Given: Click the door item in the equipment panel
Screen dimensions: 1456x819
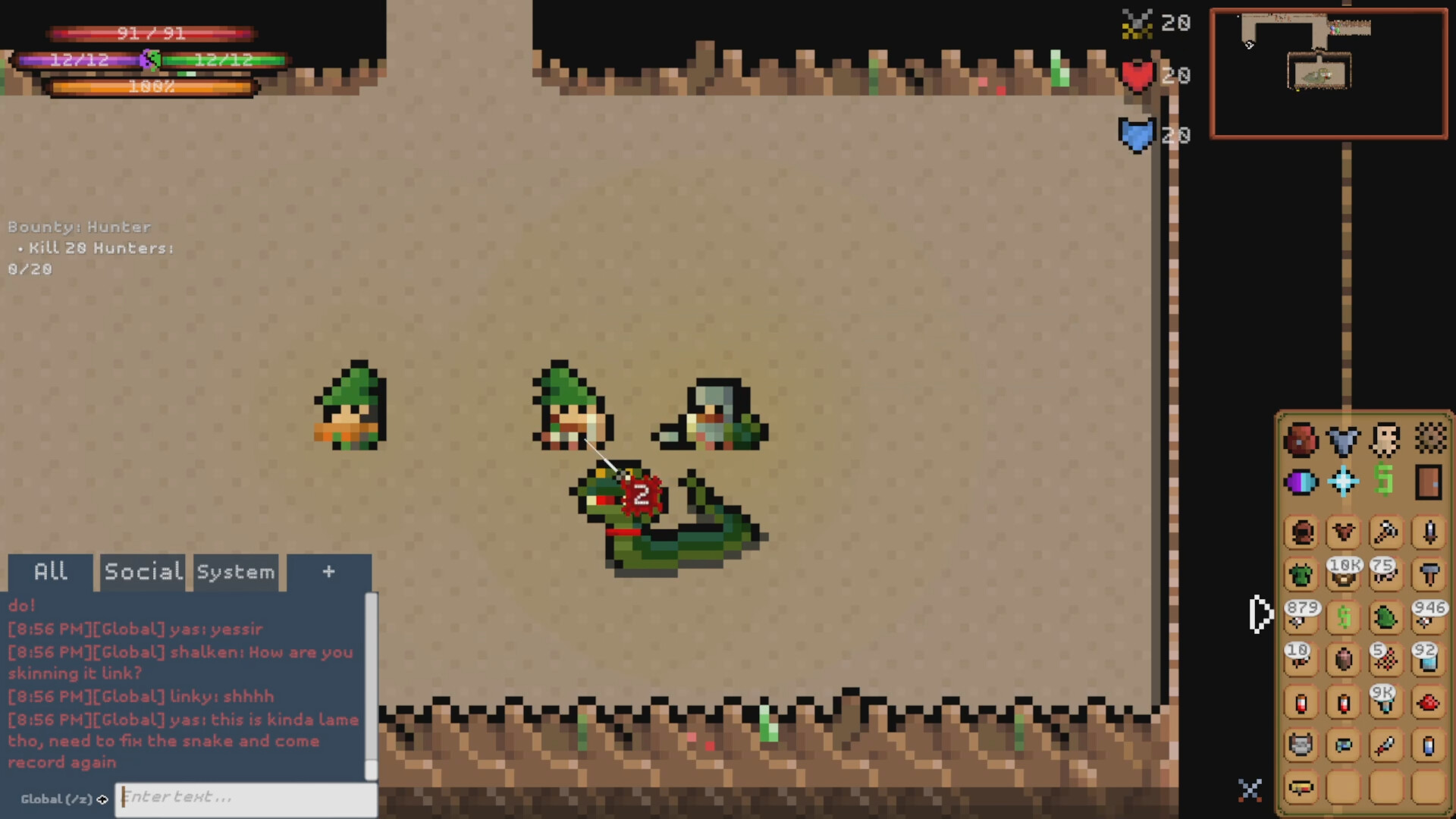Looking at the screenshot, I should coord(1429,480).
